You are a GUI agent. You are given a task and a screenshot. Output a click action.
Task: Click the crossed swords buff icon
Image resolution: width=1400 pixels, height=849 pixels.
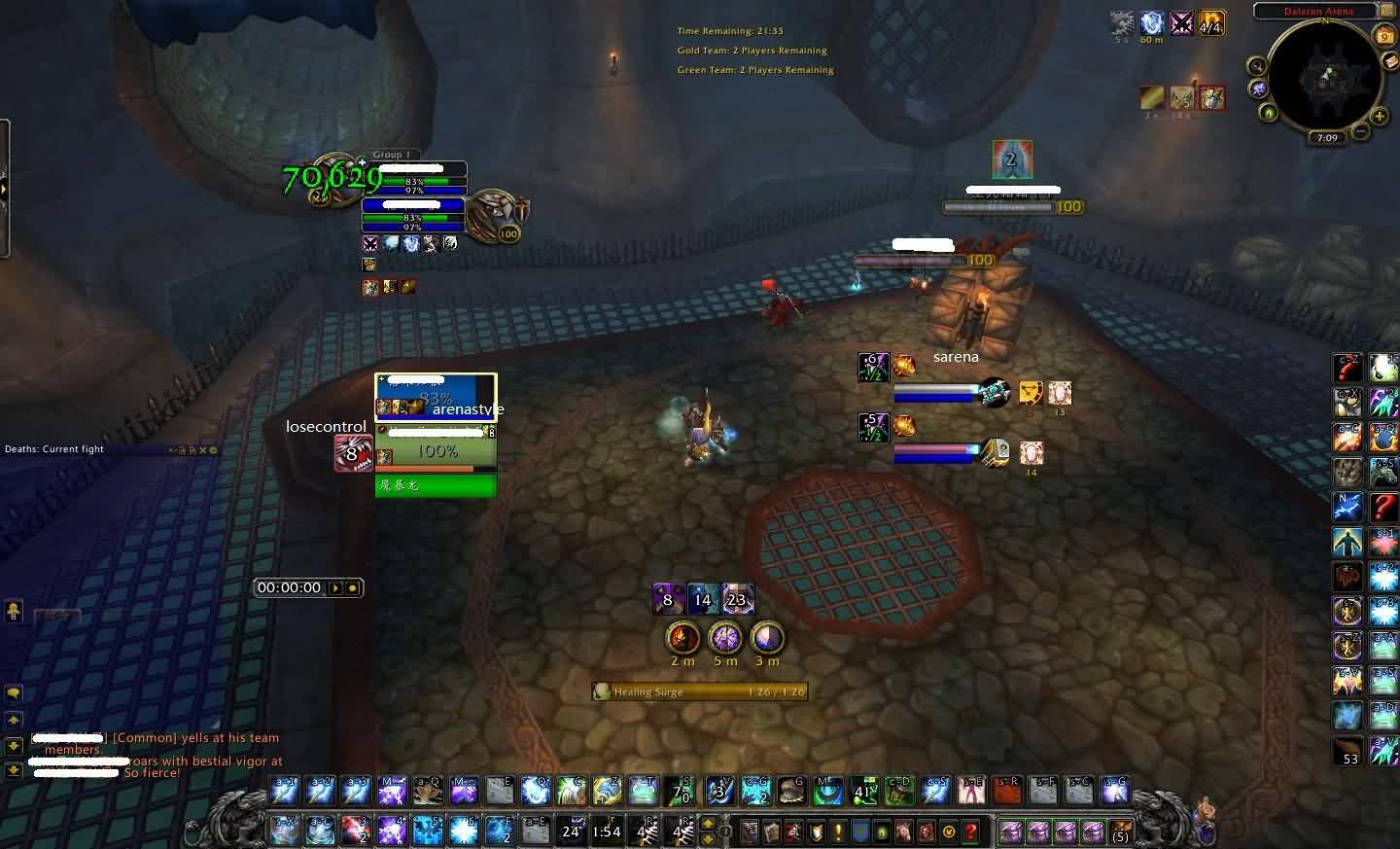click(x=1181, y=23)
